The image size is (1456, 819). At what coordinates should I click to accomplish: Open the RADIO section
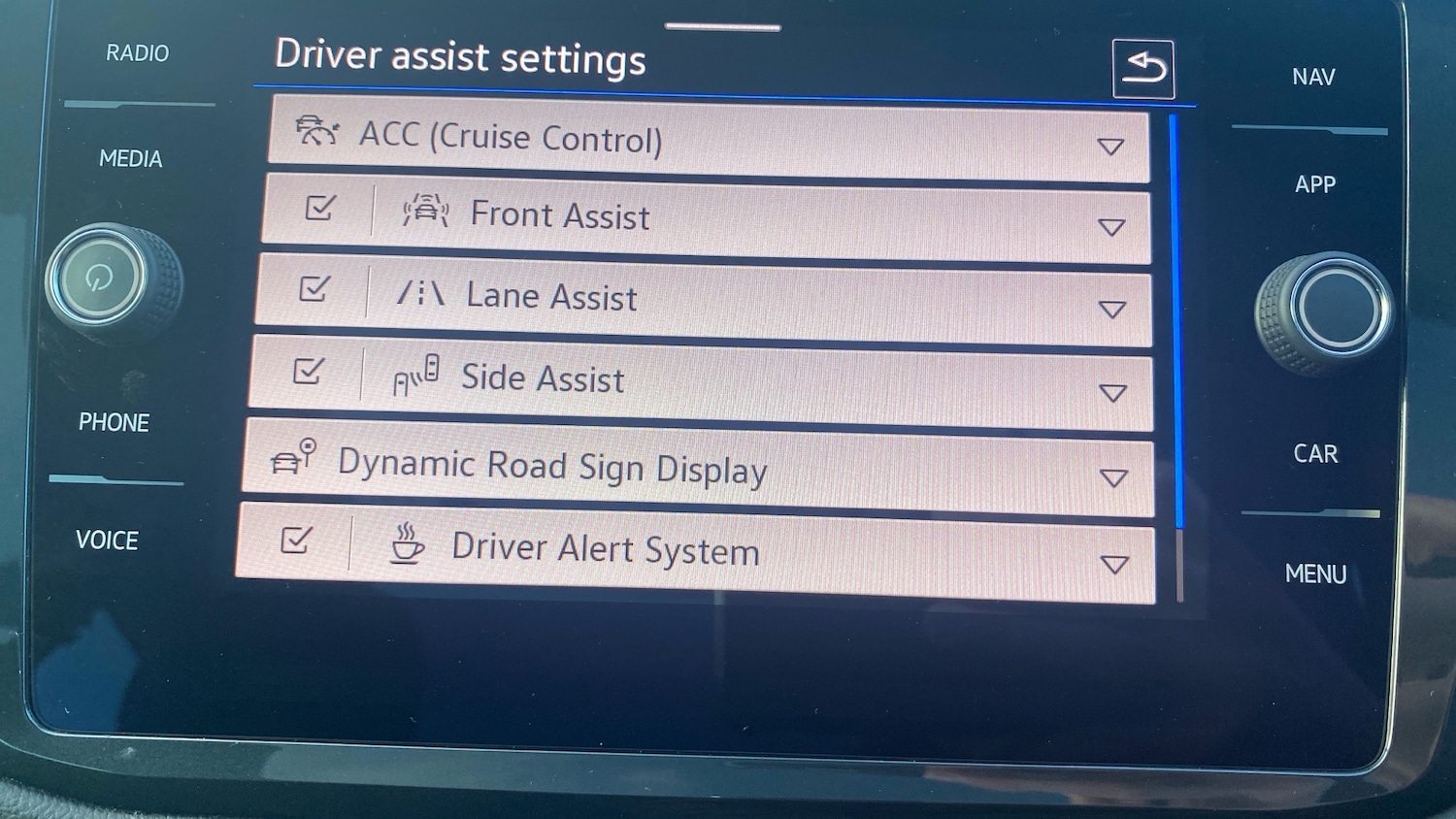pos(137,53)
